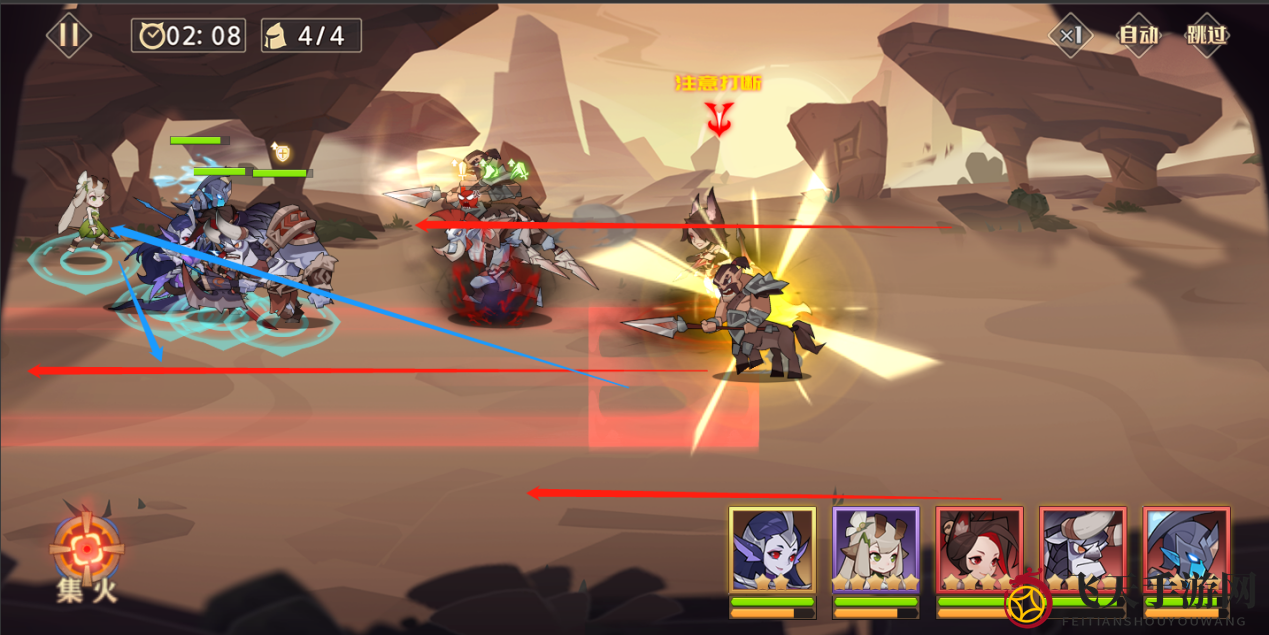Toggle 自动 auto-battle mode
The width and height of the screenshot is (1269, 635).
[1138, 35]
